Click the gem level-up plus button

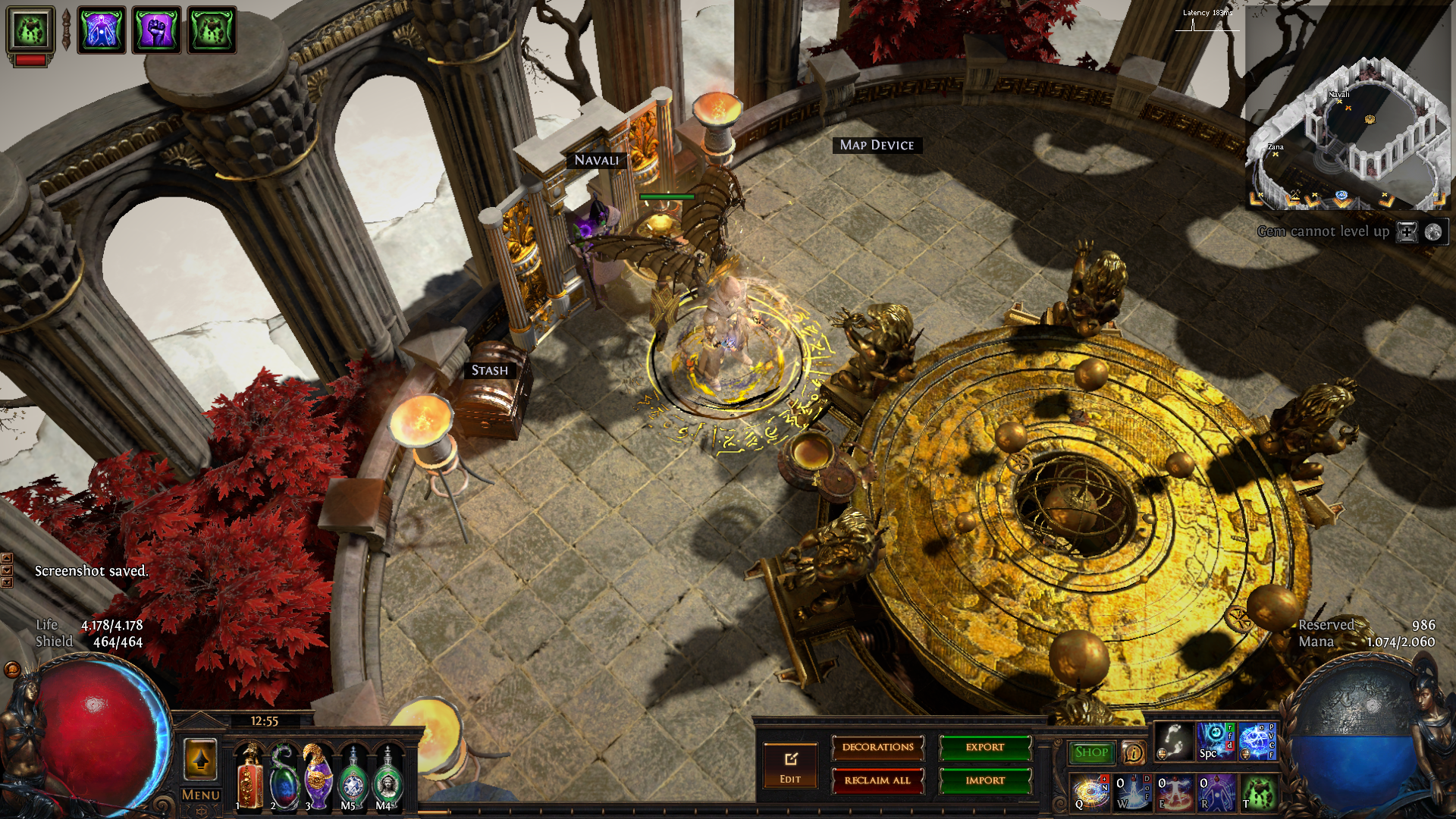pos(1407,232)
